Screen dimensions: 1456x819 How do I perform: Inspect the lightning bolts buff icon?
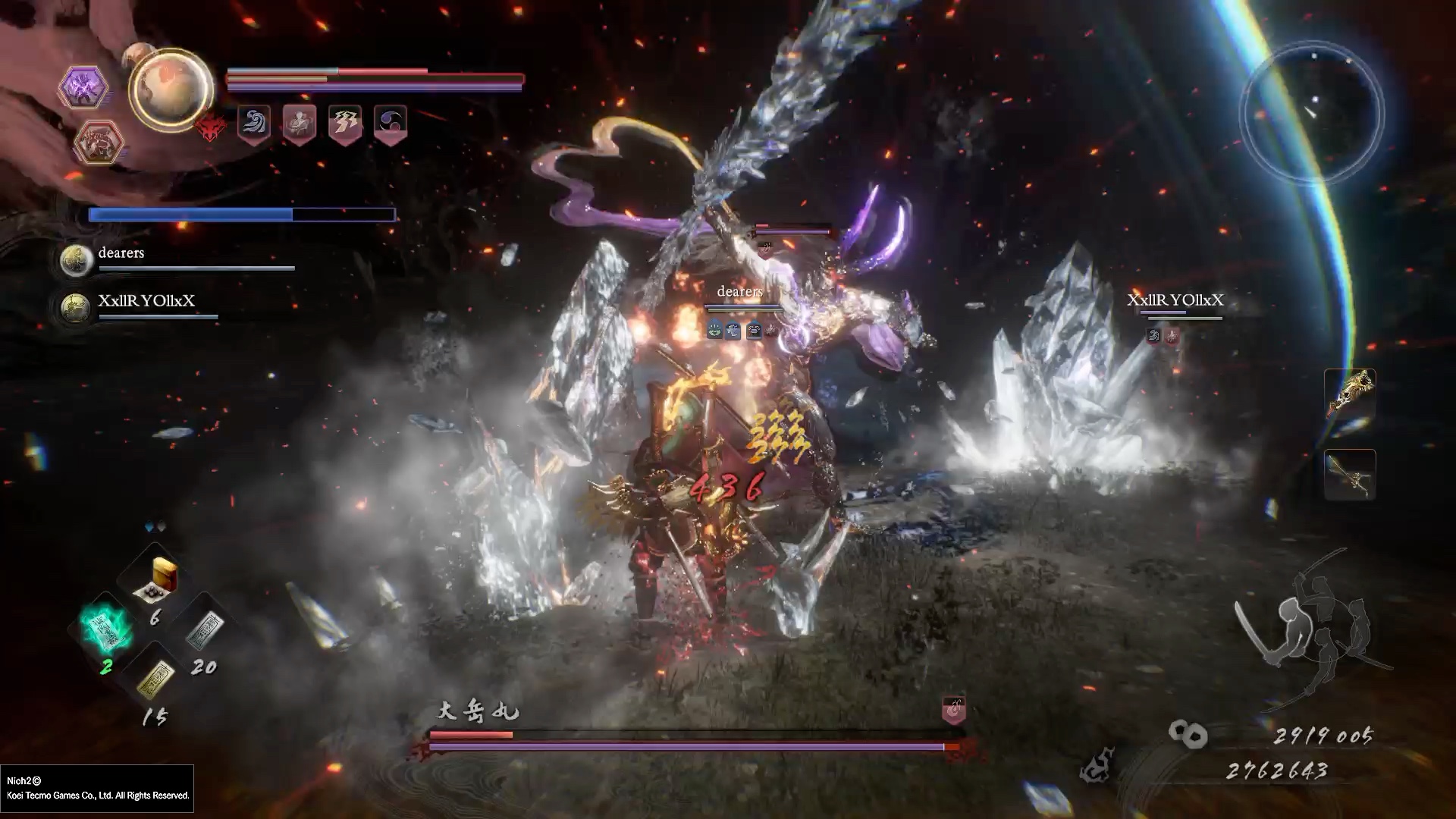[345, 123]
